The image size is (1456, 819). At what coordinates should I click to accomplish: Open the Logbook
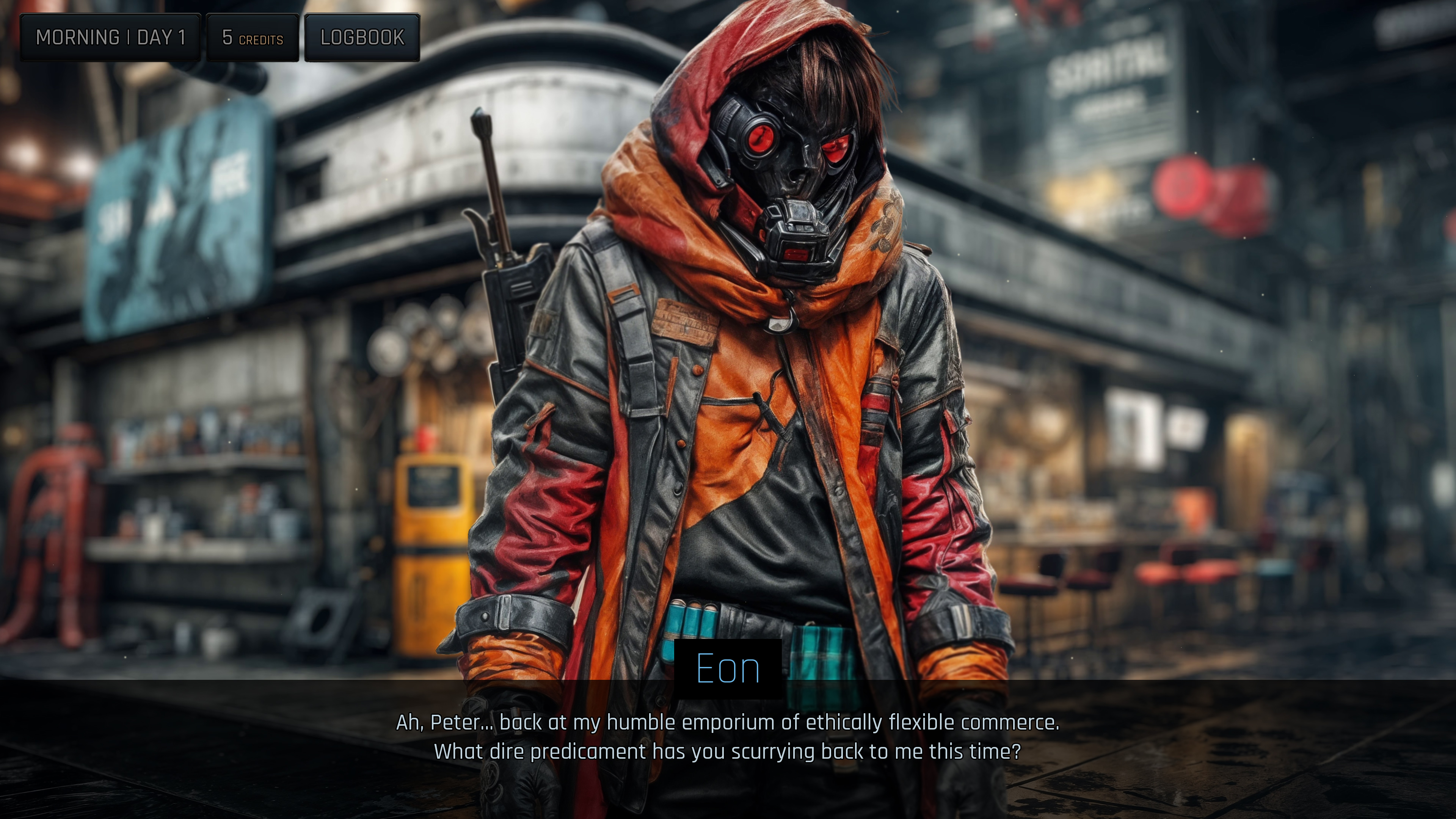point(362,37)
